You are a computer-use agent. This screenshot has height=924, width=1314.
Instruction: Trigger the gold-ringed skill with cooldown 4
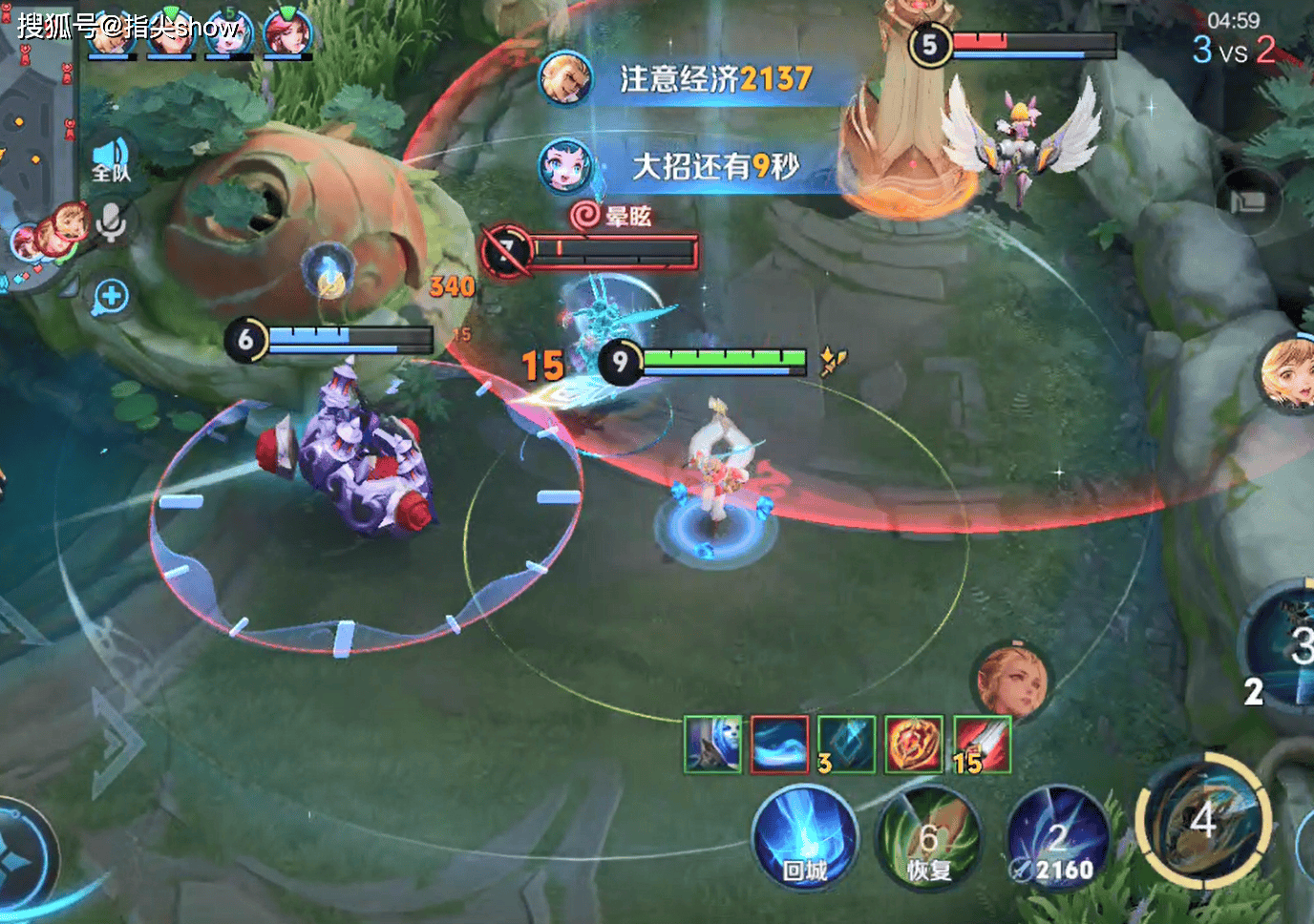[1203, 820]
